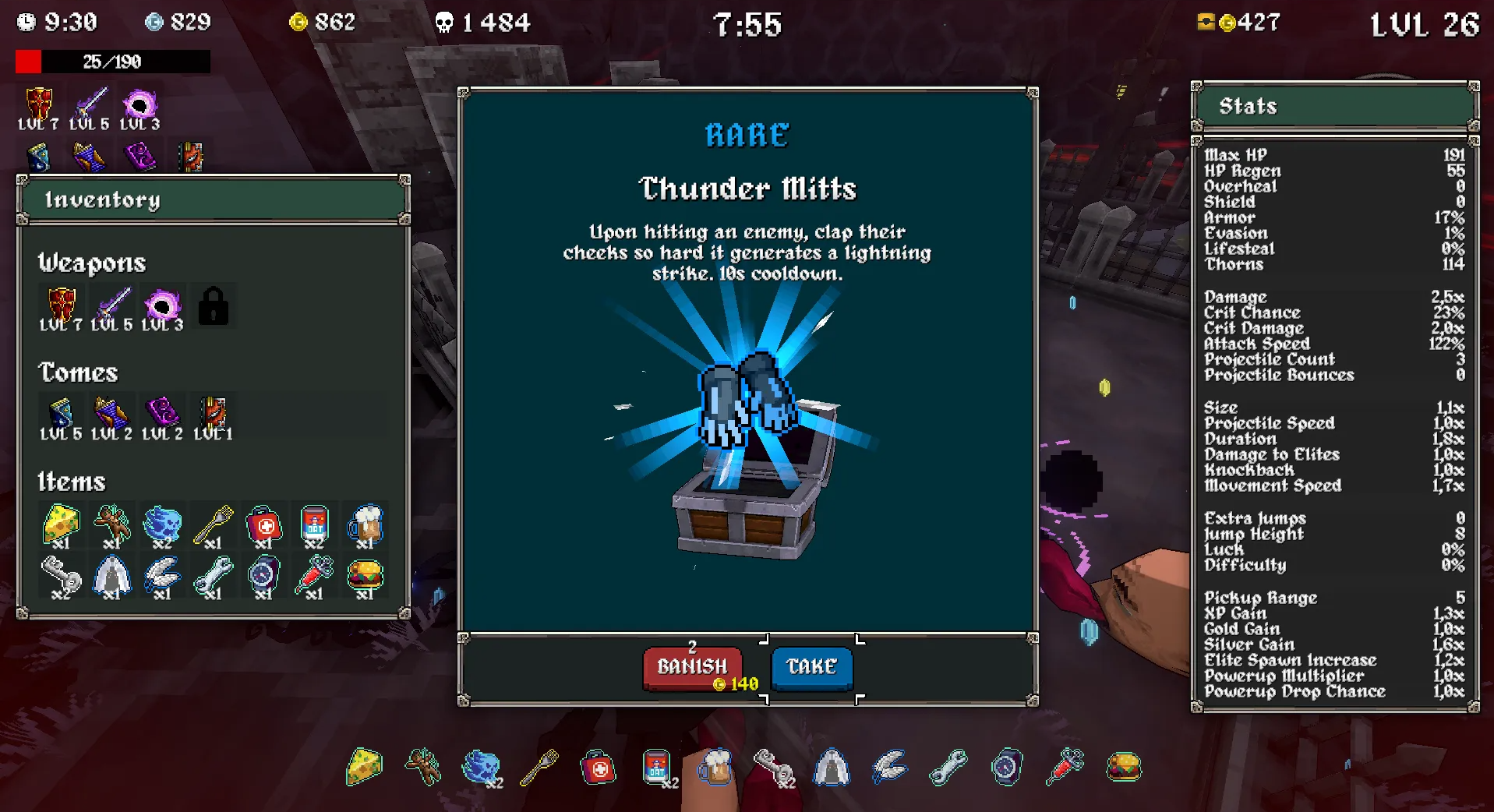
Task: Pick the beer mug in Inventory panel
Action: [x=365, y=524]
